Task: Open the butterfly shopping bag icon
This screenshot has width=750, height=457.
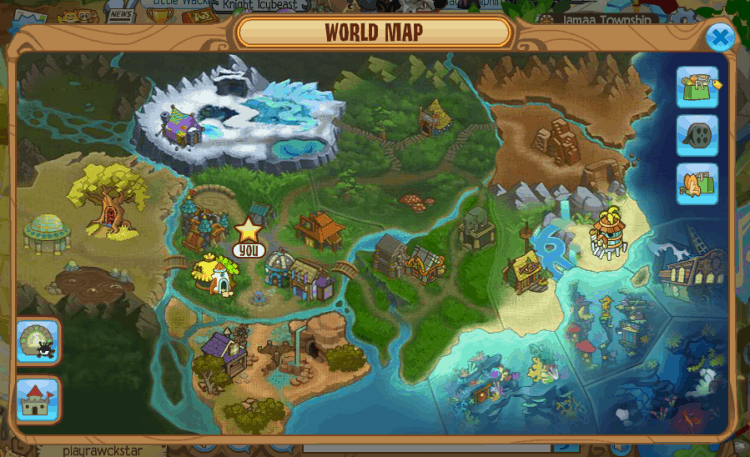Action: click(697, 184)
